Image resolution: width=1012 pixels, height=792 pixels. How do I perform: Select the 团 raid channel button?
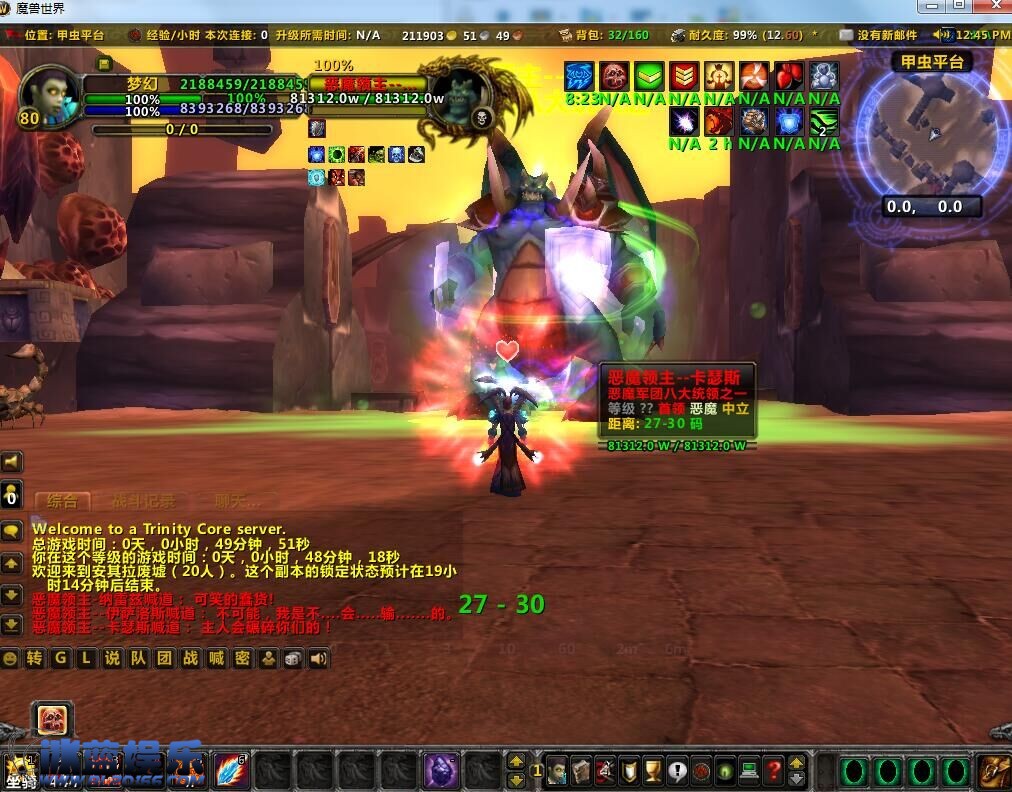click(164, 658)
